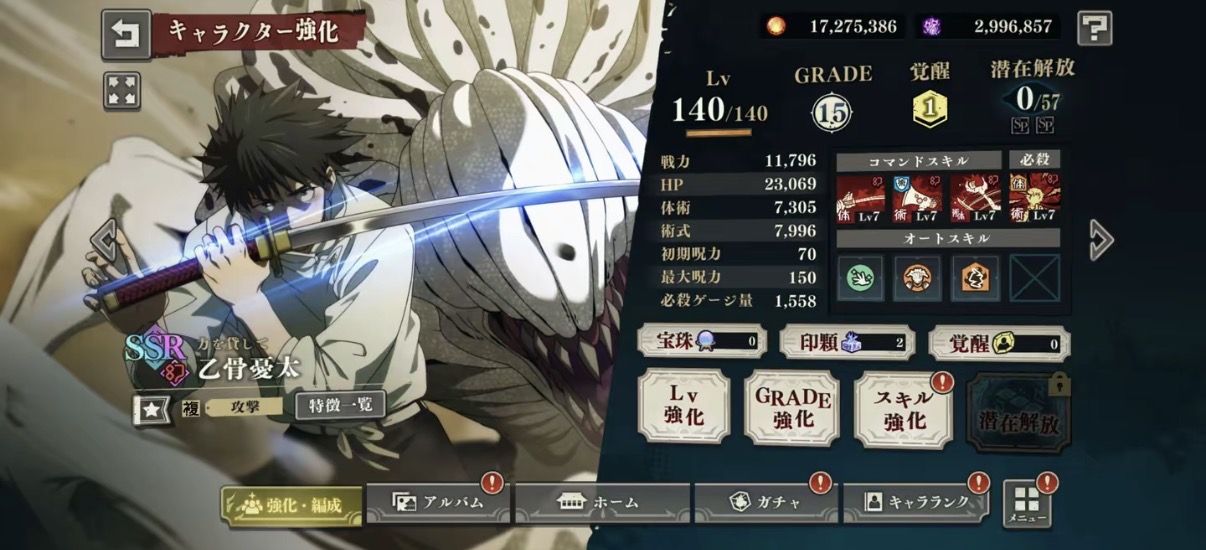Image resolution: width=1206 pixels, height=550 pixels.
Task: Return to the ホーム home screen
Action: coord(602,502)
